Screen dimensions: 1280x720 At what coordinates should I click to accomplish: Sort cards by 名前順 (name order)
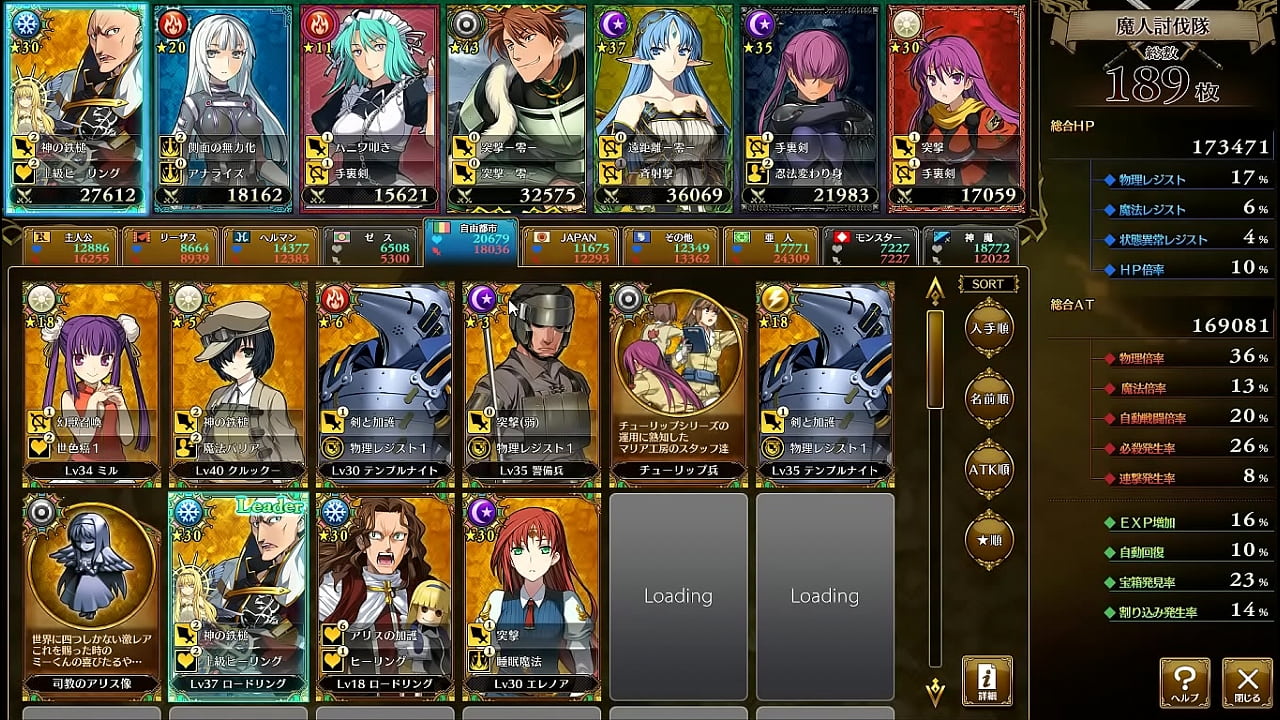click(x=988, y=398)
